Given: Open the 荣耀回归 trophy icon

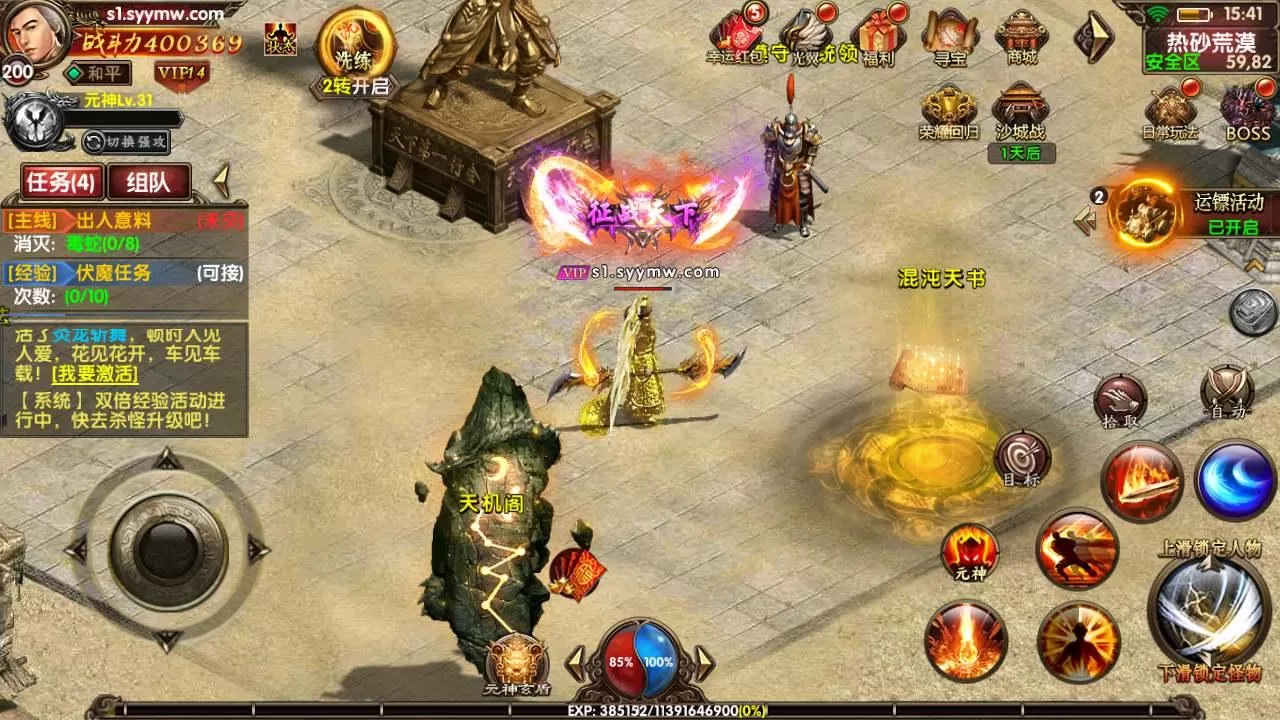Looking at the screenshot, I should (948, 112).
